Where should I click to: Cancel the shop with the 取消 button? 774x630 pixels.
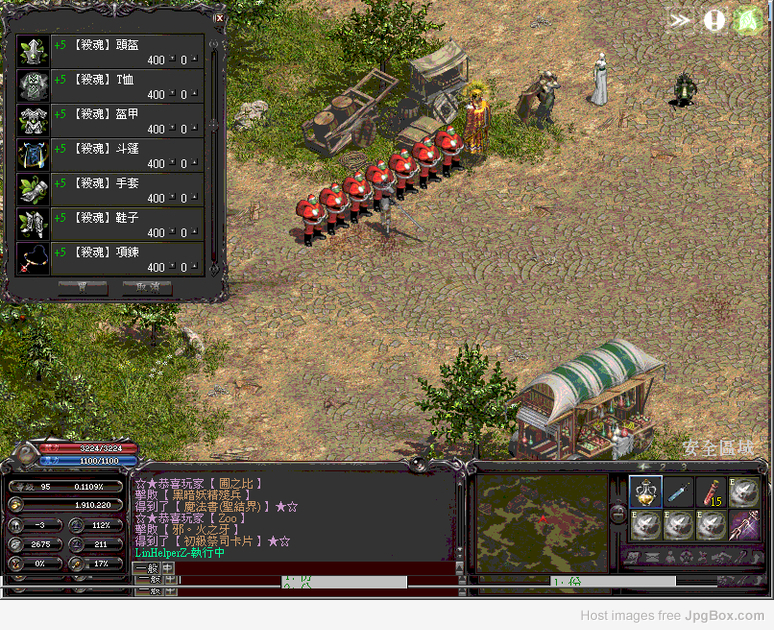tap(146, 288)
